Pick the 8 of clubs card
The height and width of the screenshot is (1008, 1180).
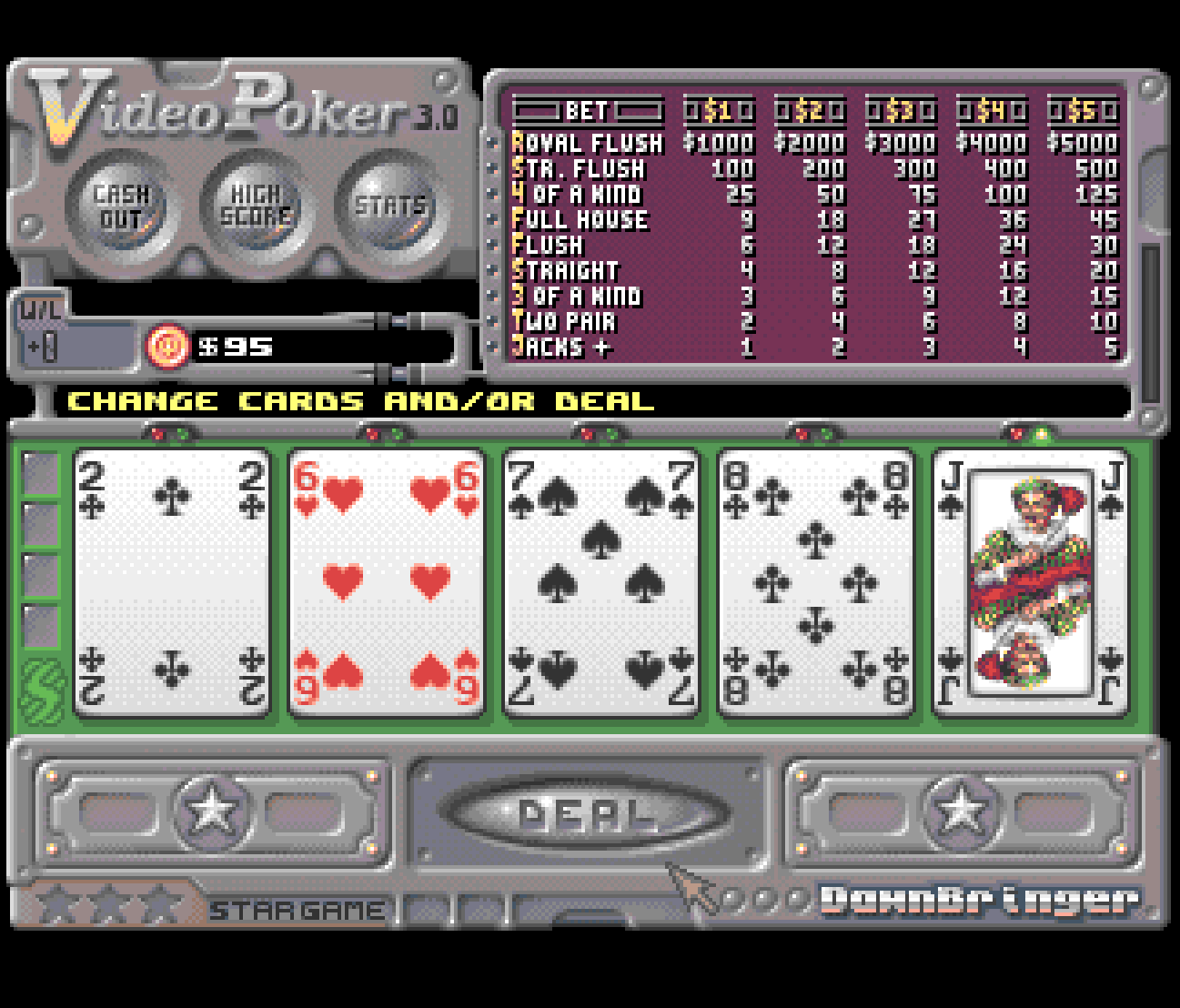tap(816, 583)
